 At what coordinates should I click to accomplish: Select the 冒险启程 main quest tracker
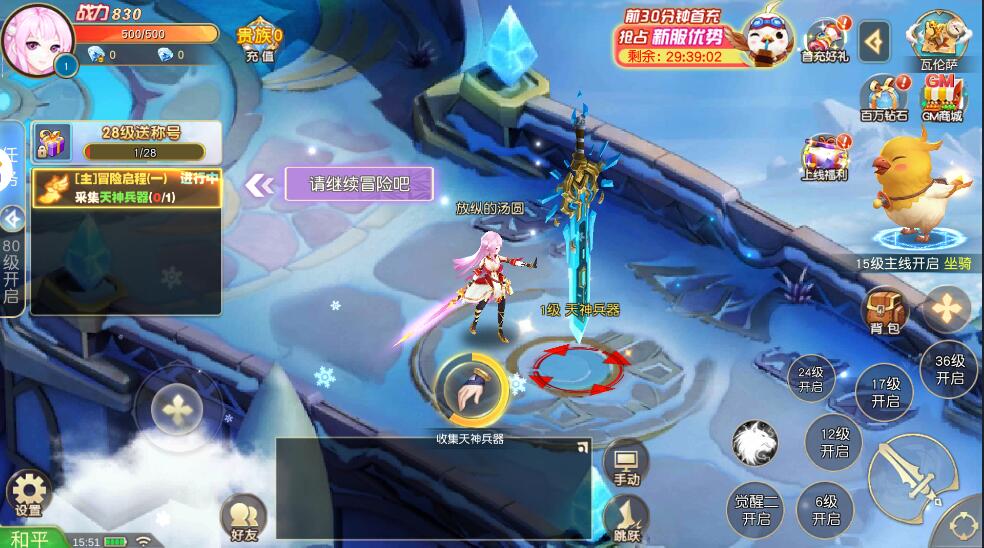126,188
